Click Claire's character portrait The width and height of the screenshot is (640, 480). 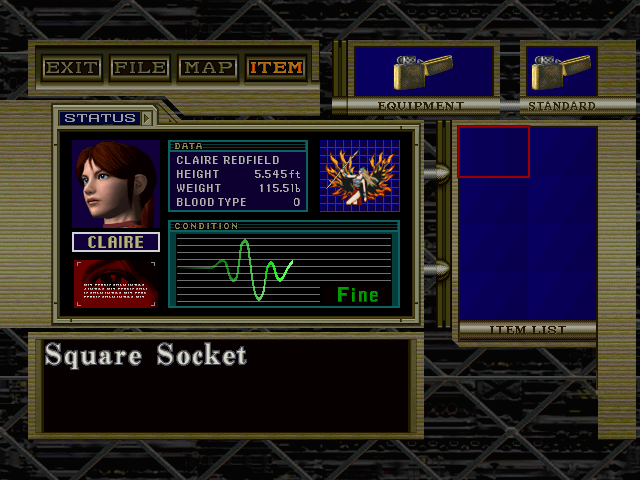115,184
